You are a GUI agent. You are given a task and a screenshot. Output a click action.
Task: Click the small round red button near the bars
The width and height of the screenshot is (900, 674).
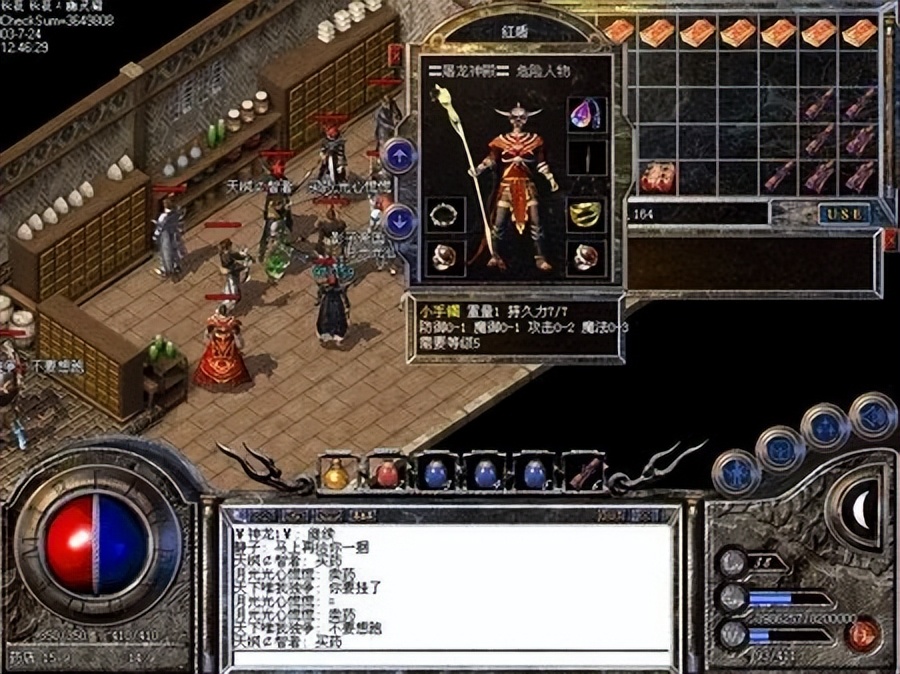863,632
